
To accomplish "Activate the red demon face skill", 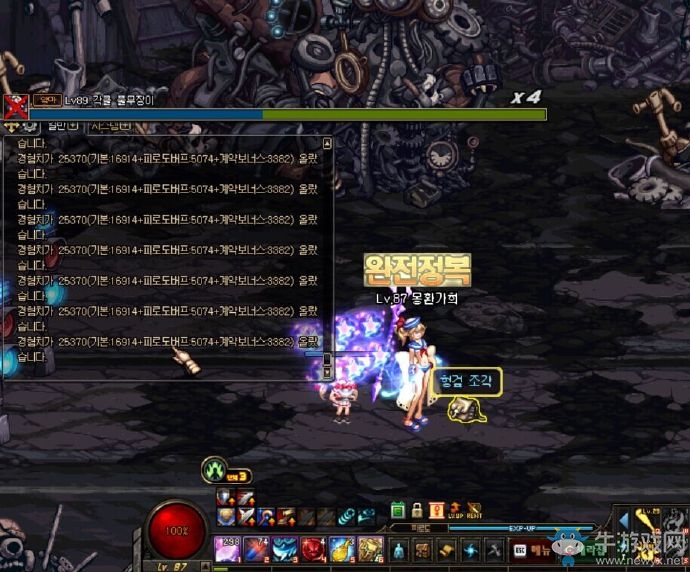I will (x=313, y=549).
